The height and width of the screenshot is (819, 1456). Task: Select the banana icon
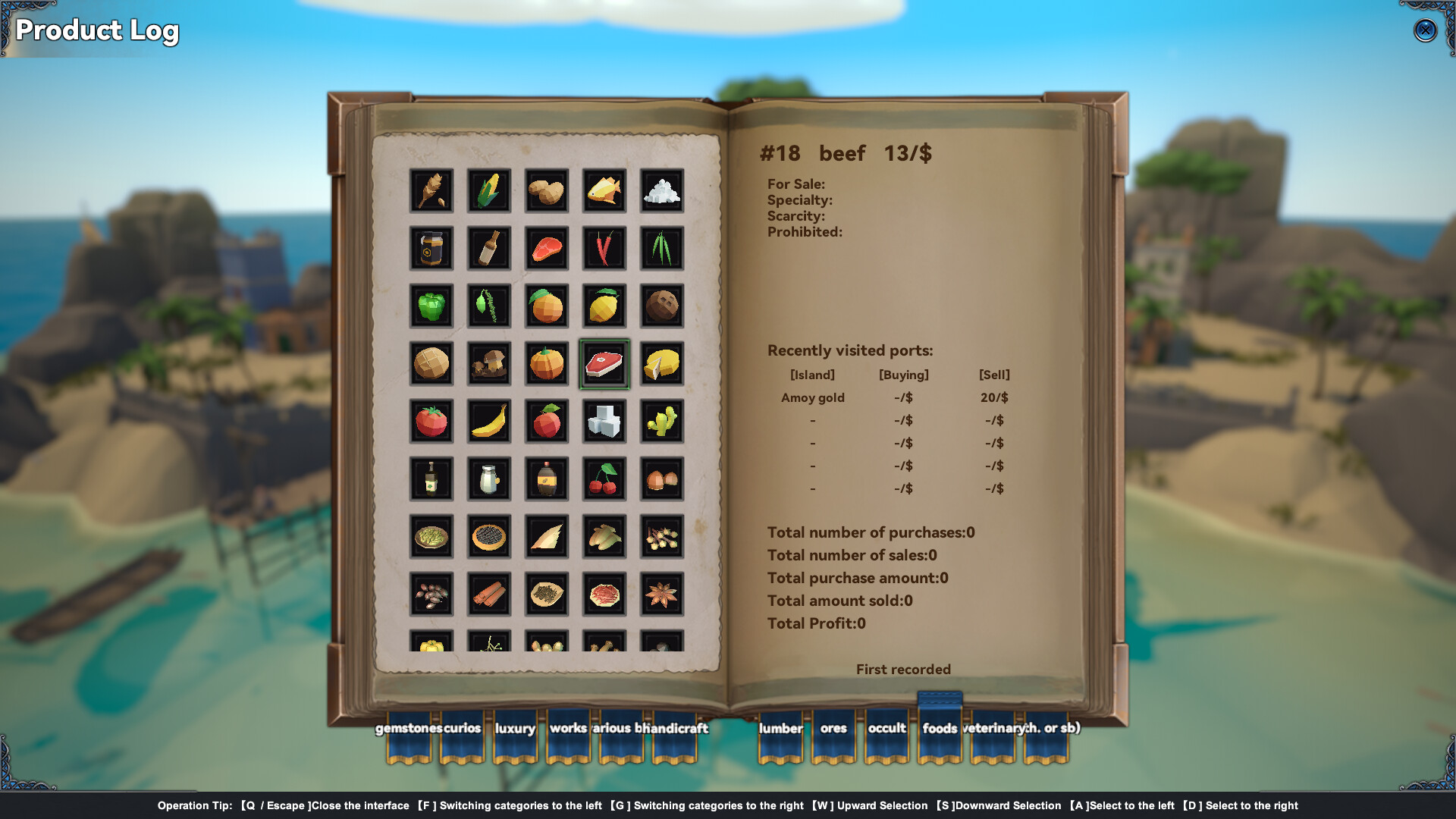[489, 421]
